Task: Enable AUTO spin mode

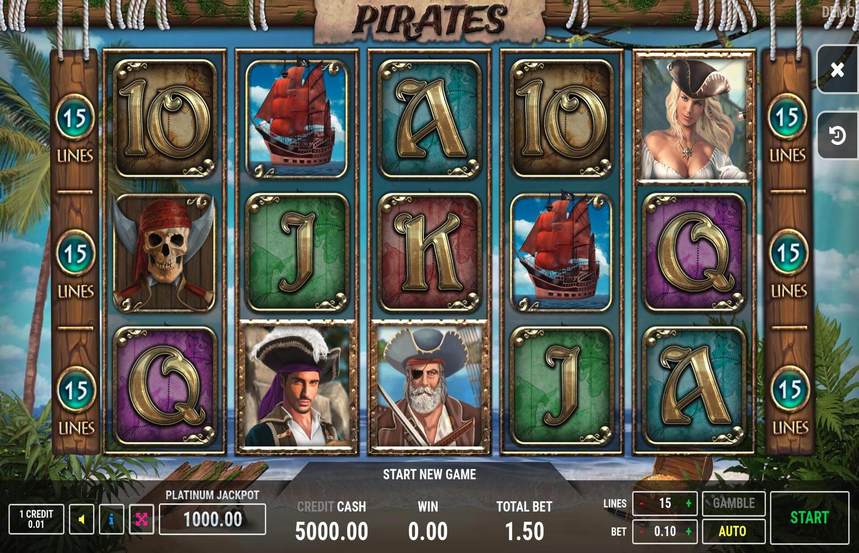Action: (734, 531)
